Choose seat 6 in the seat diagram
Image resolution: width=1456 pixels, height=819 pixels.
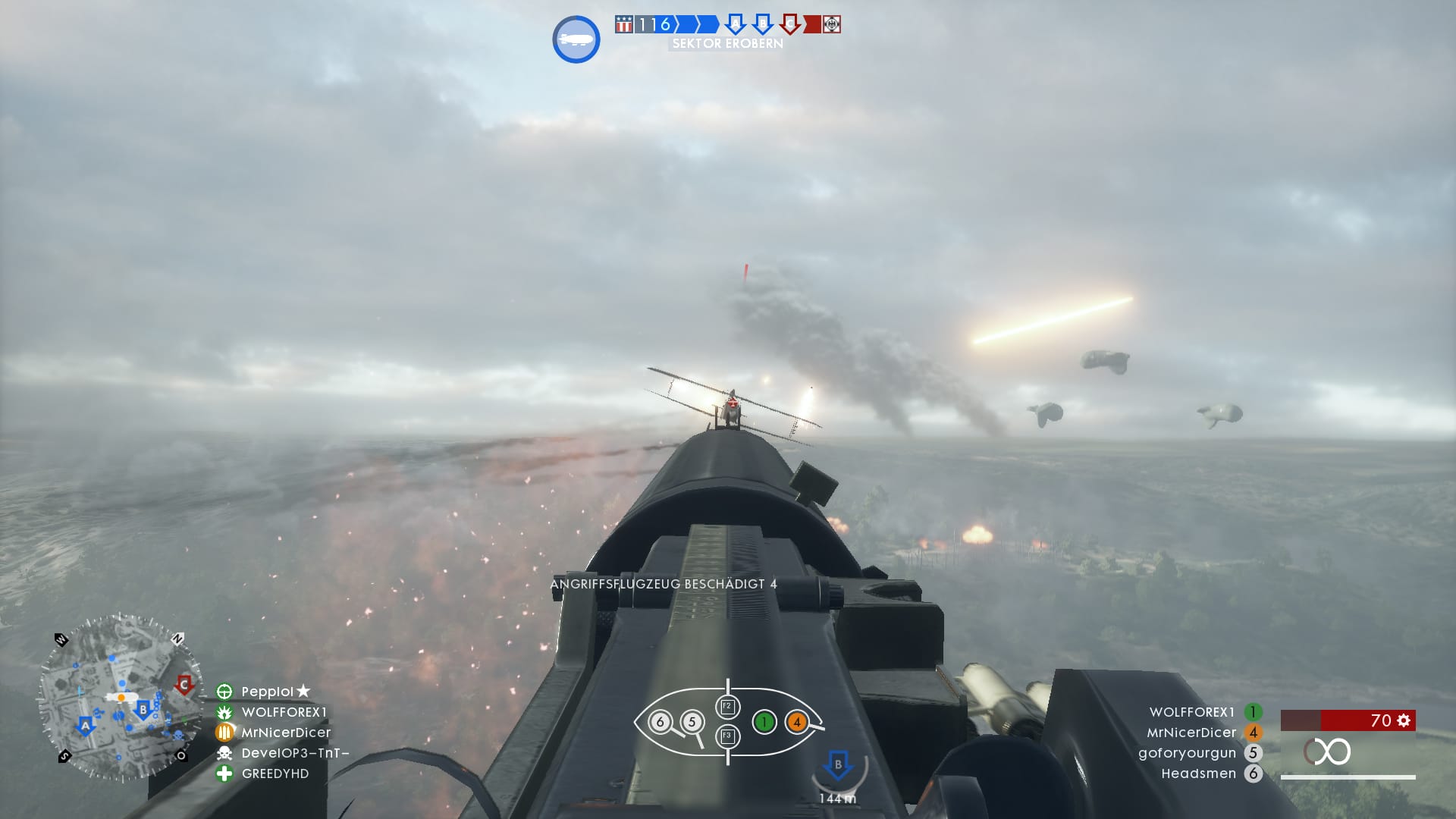[660, 722]
